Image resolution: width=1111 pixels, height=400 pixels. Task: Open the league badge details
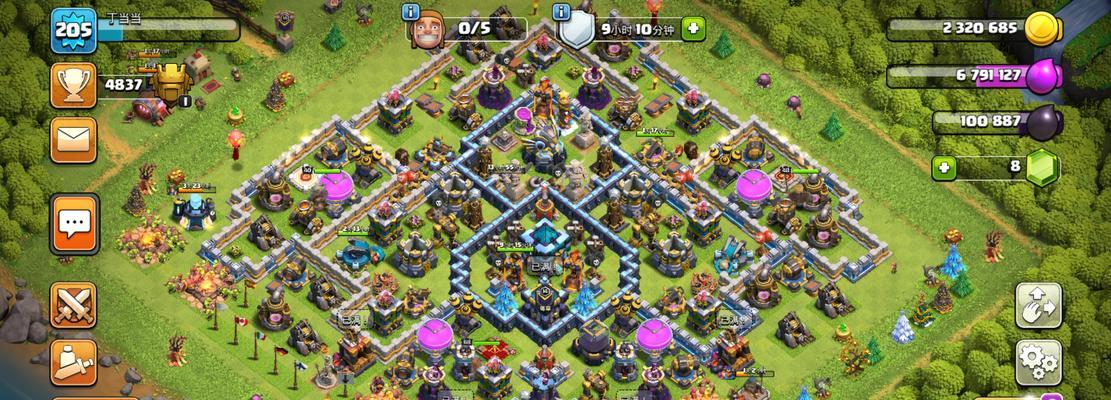(171, 83)
